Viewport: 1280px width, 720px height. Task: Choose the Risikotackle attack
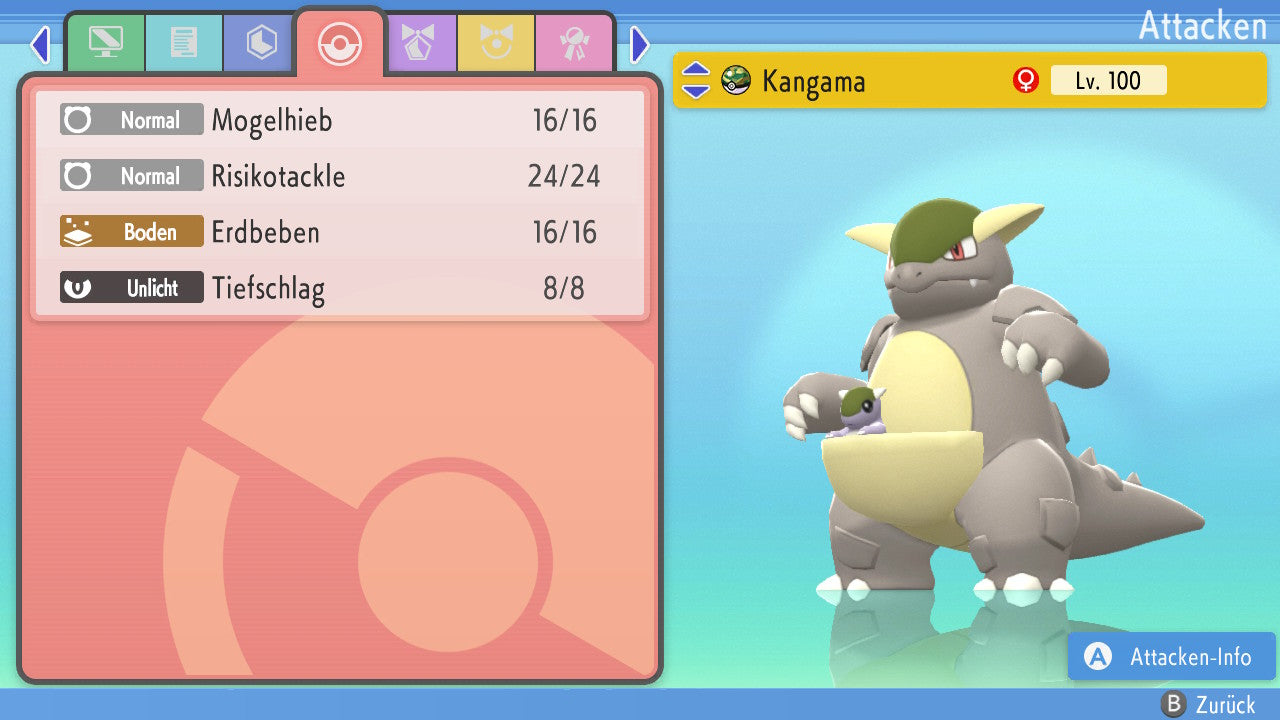coord(340,177)
